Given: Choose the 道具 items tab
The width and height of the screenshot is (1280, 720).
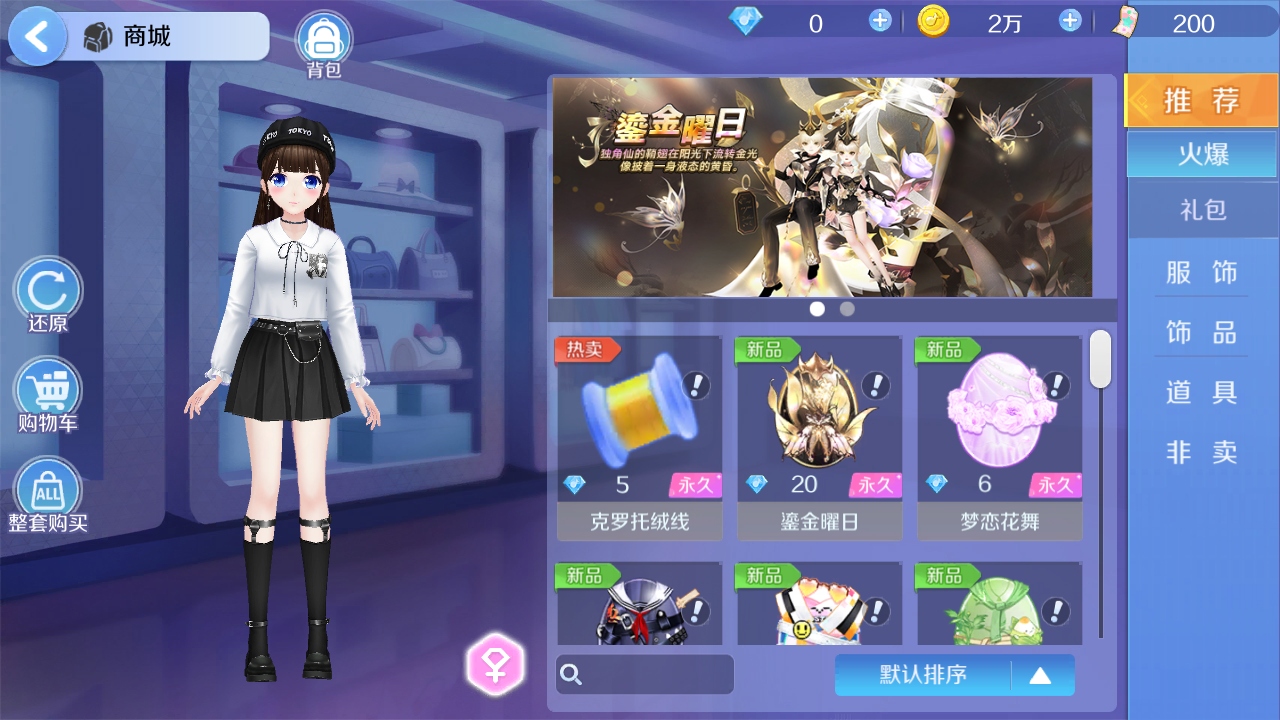Looking at the screenshot, I should click(x=1202, y=392).
